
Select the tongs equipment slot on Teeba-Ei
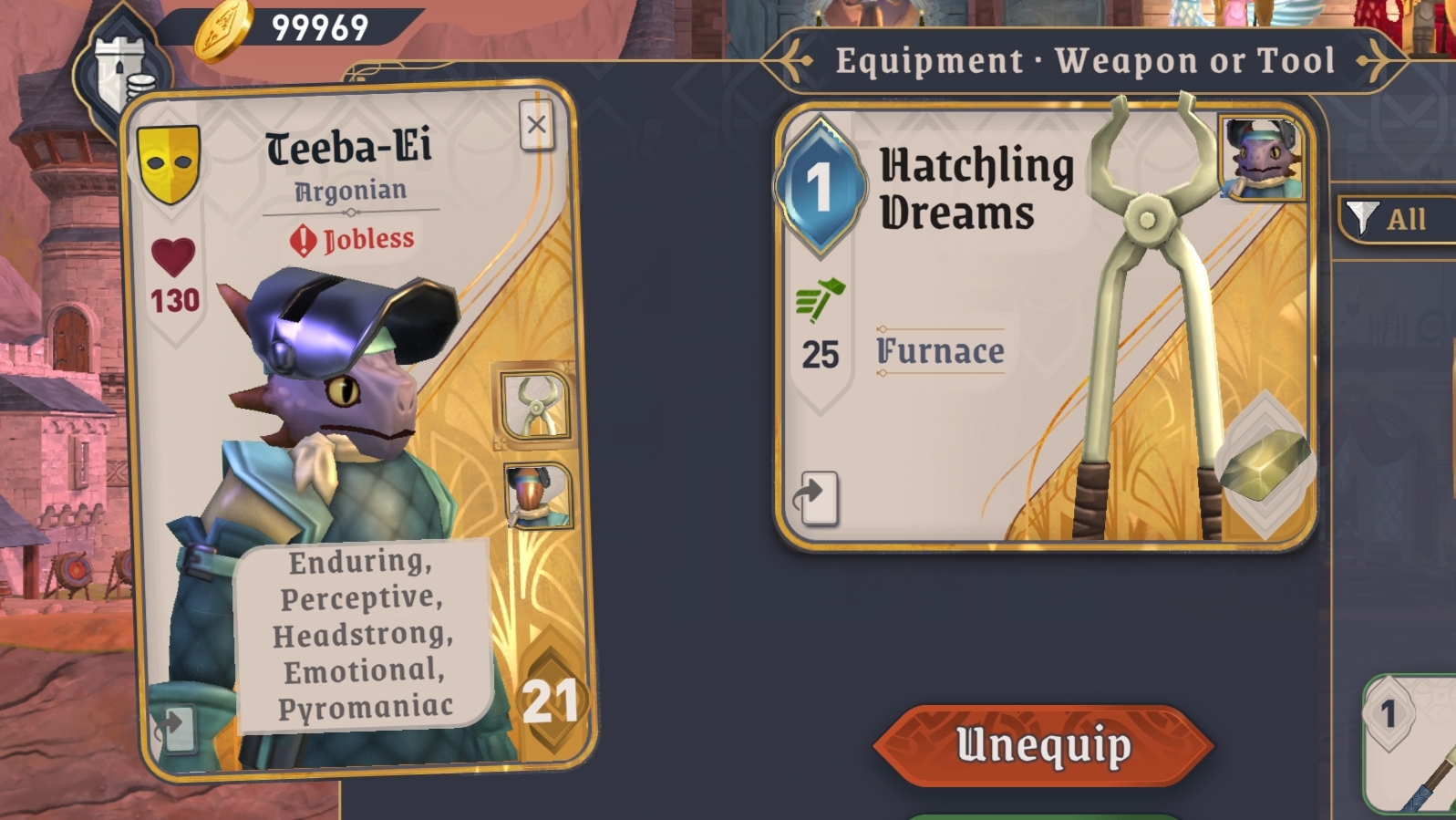point(535,407)
